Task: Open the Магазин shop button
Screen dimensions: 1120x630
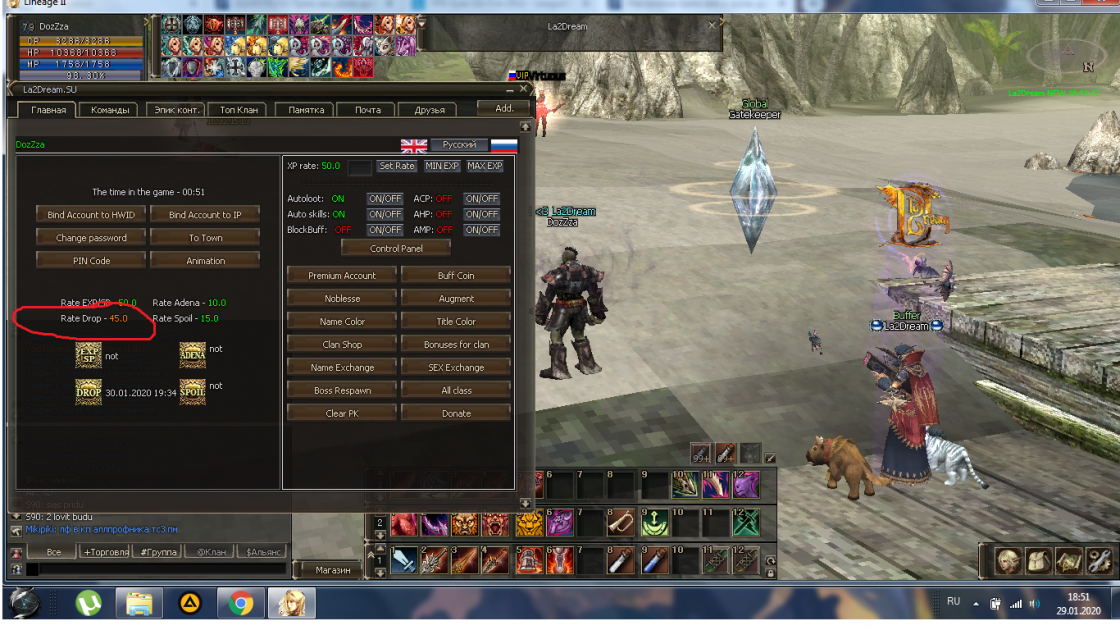Action: click(333, 570)
